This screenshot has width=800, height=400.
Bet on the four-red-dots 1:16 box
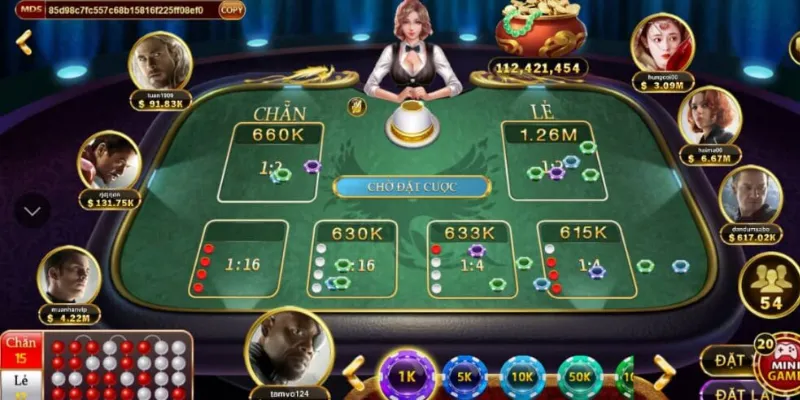coord(241,259)
